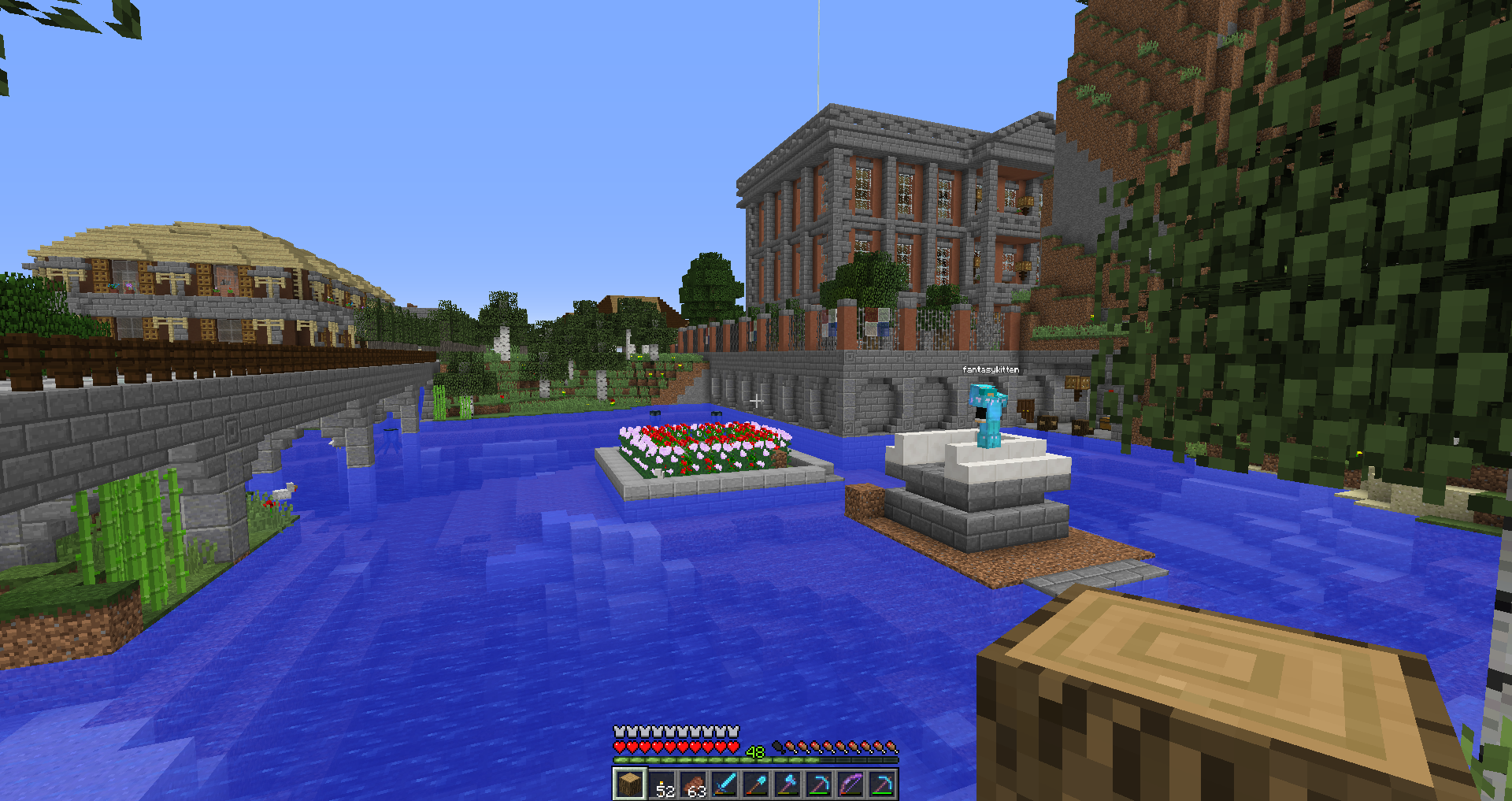Equip the diamond sword from the hotbar

(x=724, y=784)
